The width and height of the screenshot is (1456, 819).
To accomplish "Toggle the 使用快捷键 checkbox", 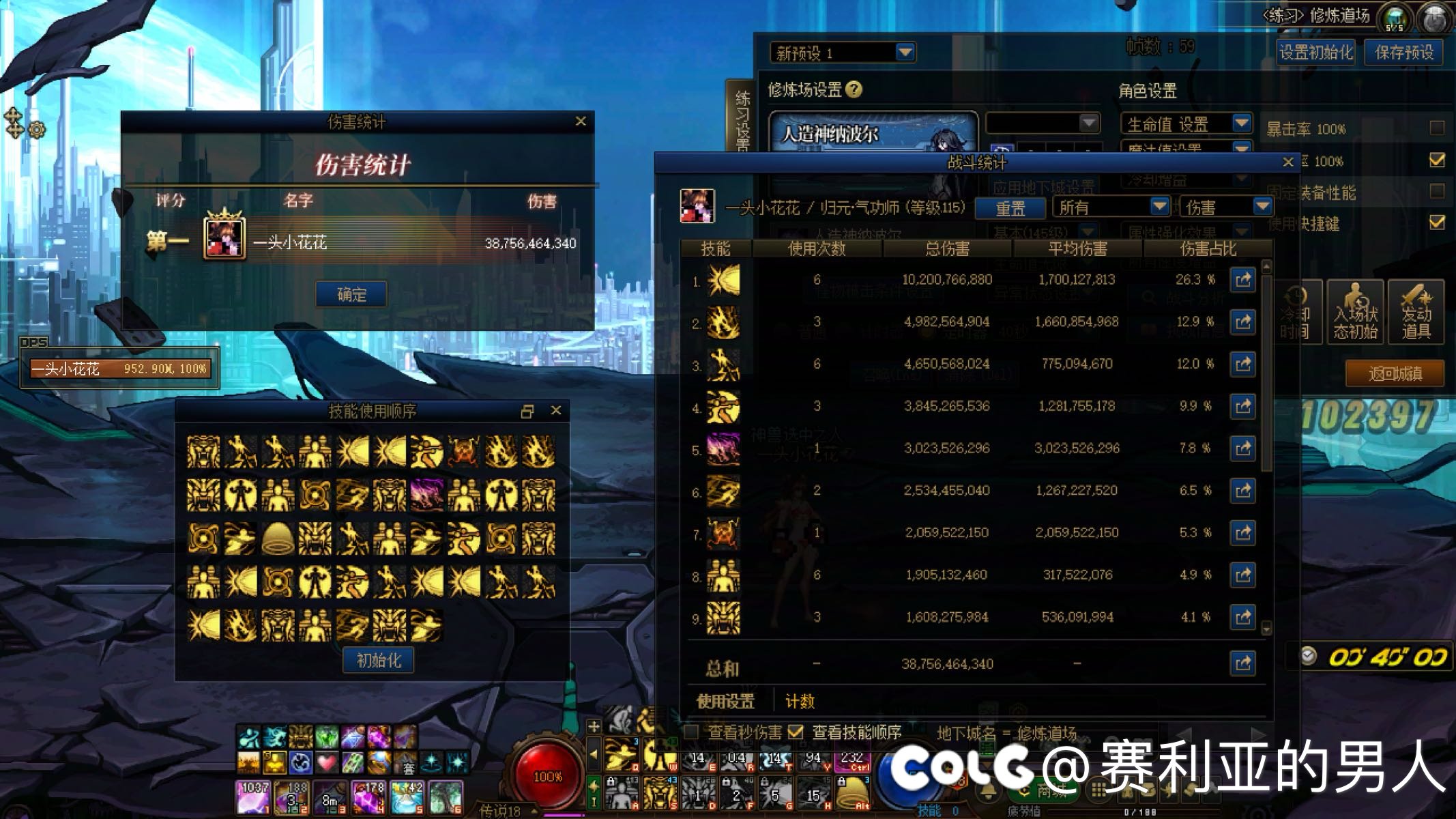I will click(1437, 222).
